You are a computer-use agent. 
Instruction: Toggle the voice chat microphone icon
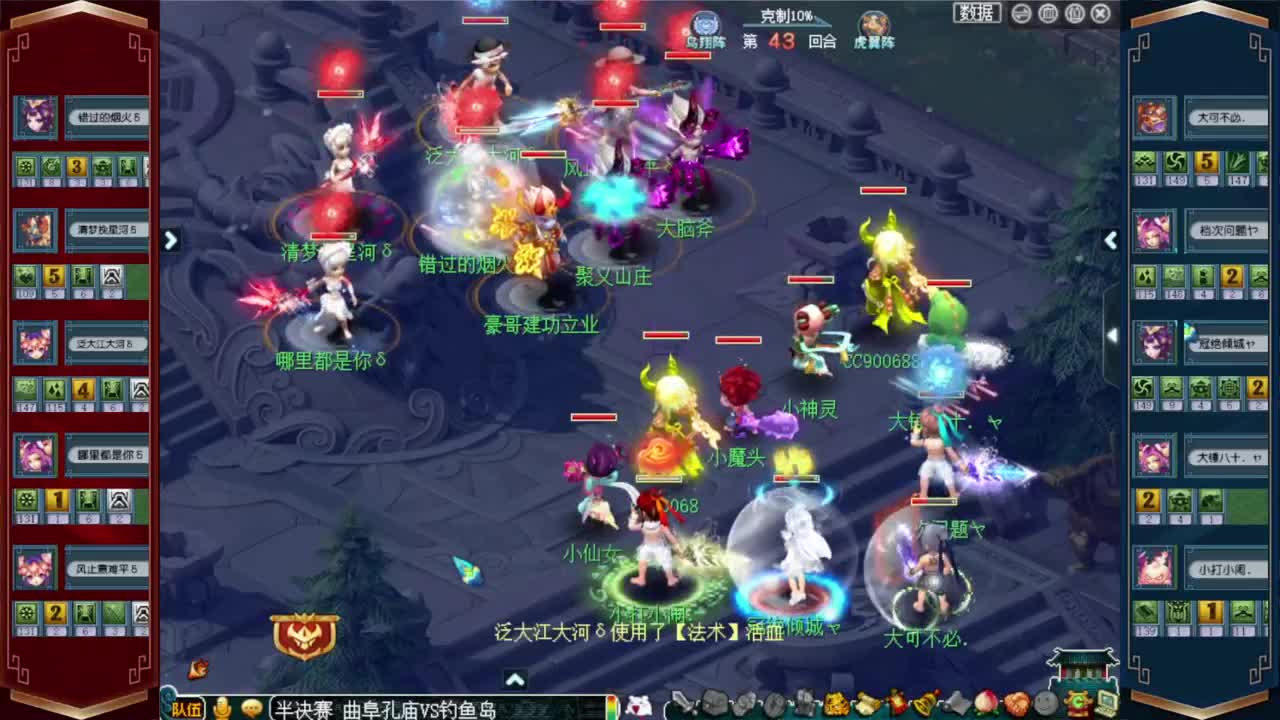click(223, 706)
